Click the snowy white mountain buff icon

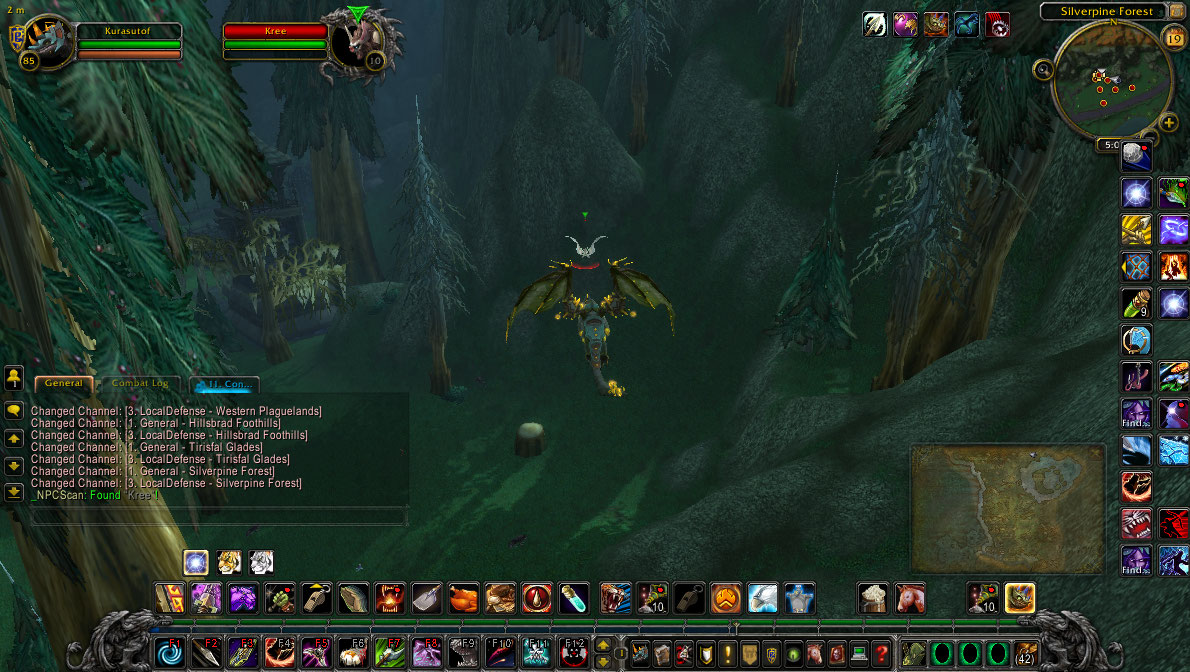pyautogui.click(x=763, y=598)
